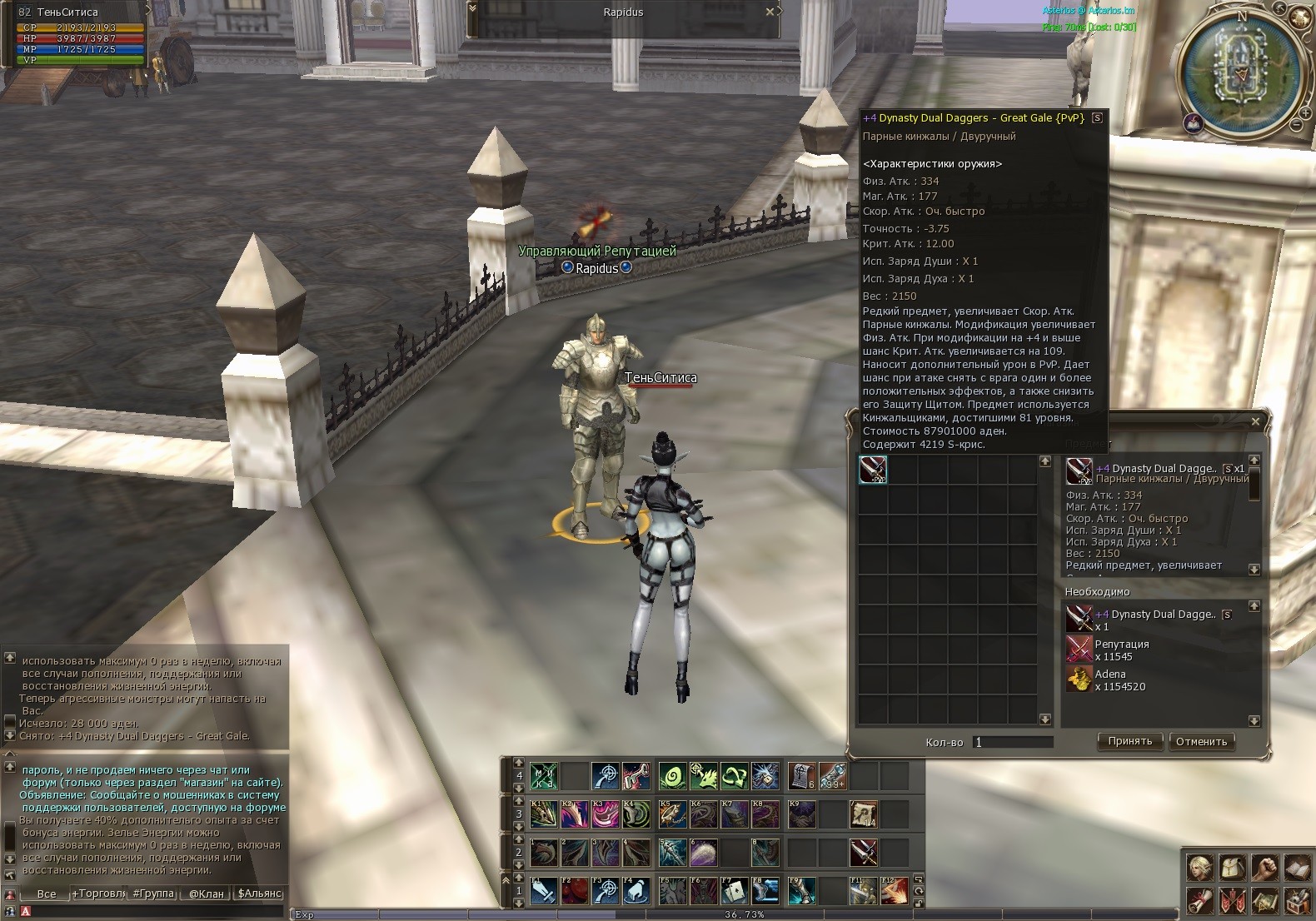Use the F7 playing cards skill
The image size is (1316, 921).
pyautogui.click(x=734, y=891)
